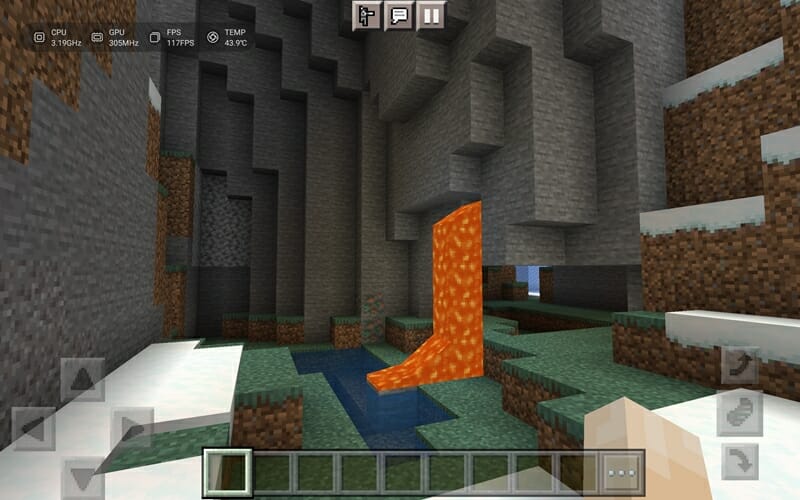This screenshot has width=800, height=500.
Task: Tap the move forward arrow
Action: [82, 380]
